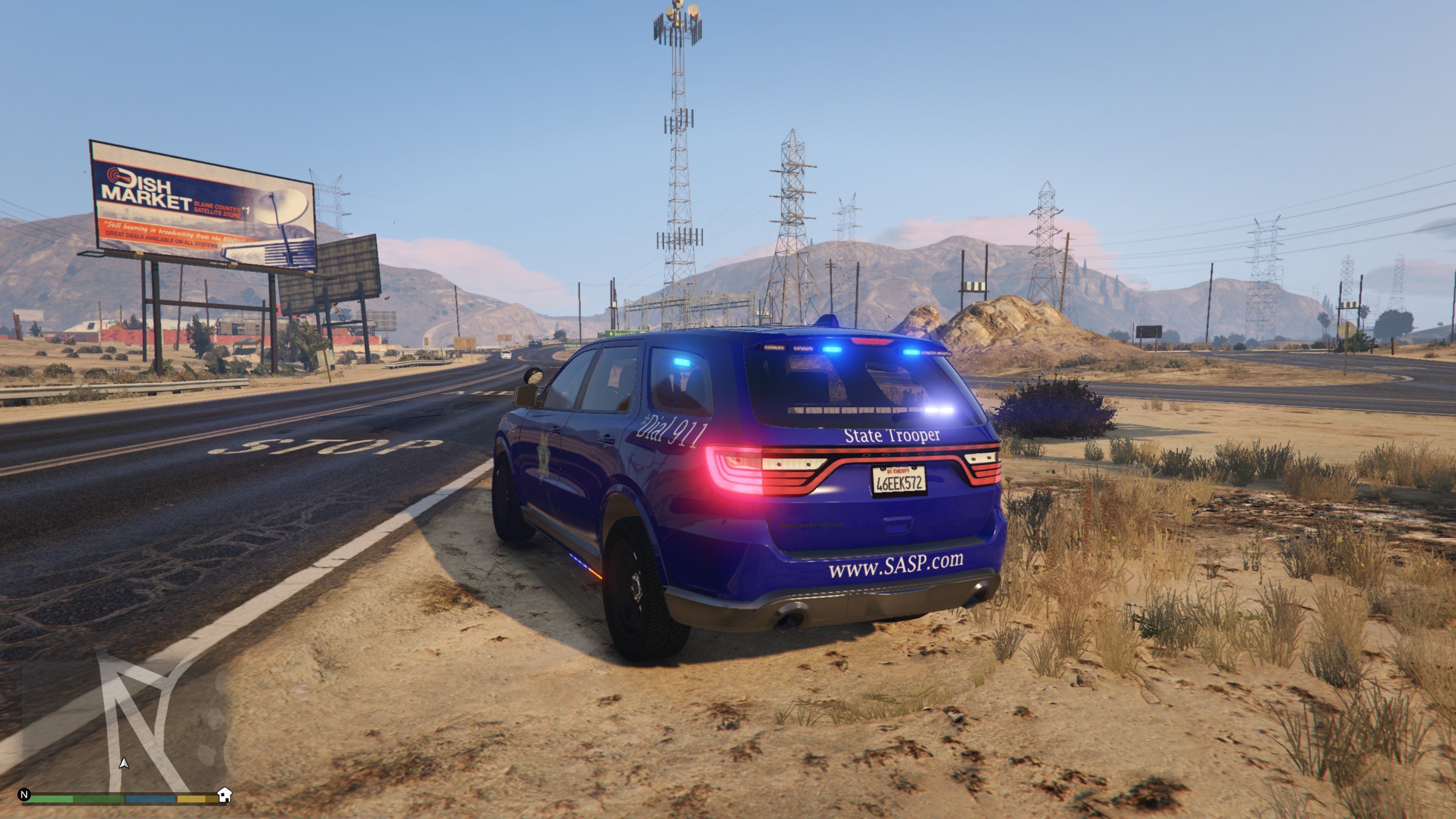This screenshot has width=1456, height=819.
Task: Click the north compass N marker
Action: (x=24, y=795)
